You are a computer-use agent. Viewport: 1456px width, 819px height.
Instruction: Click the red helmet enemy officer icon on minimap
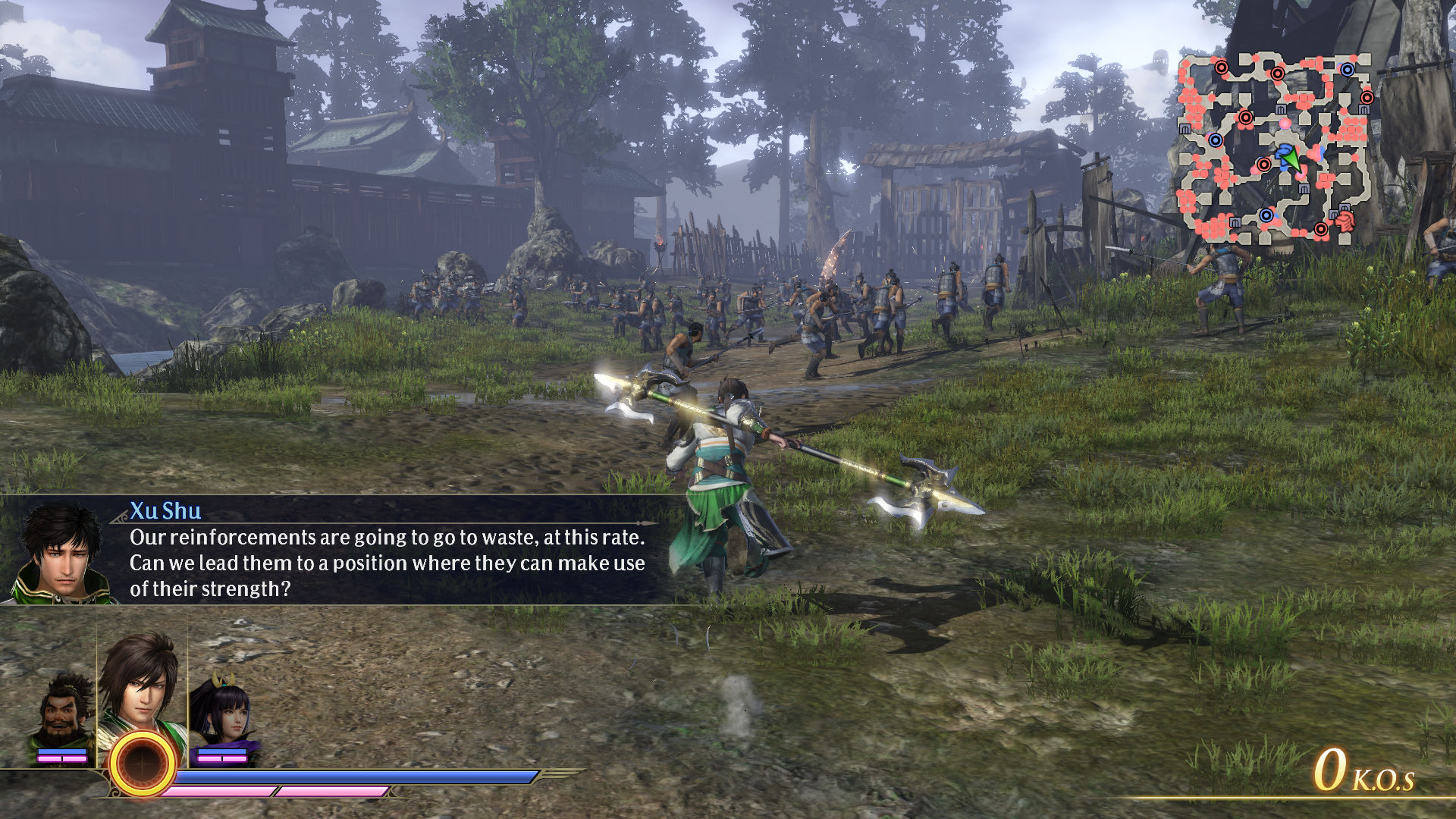pos(1345,221)
